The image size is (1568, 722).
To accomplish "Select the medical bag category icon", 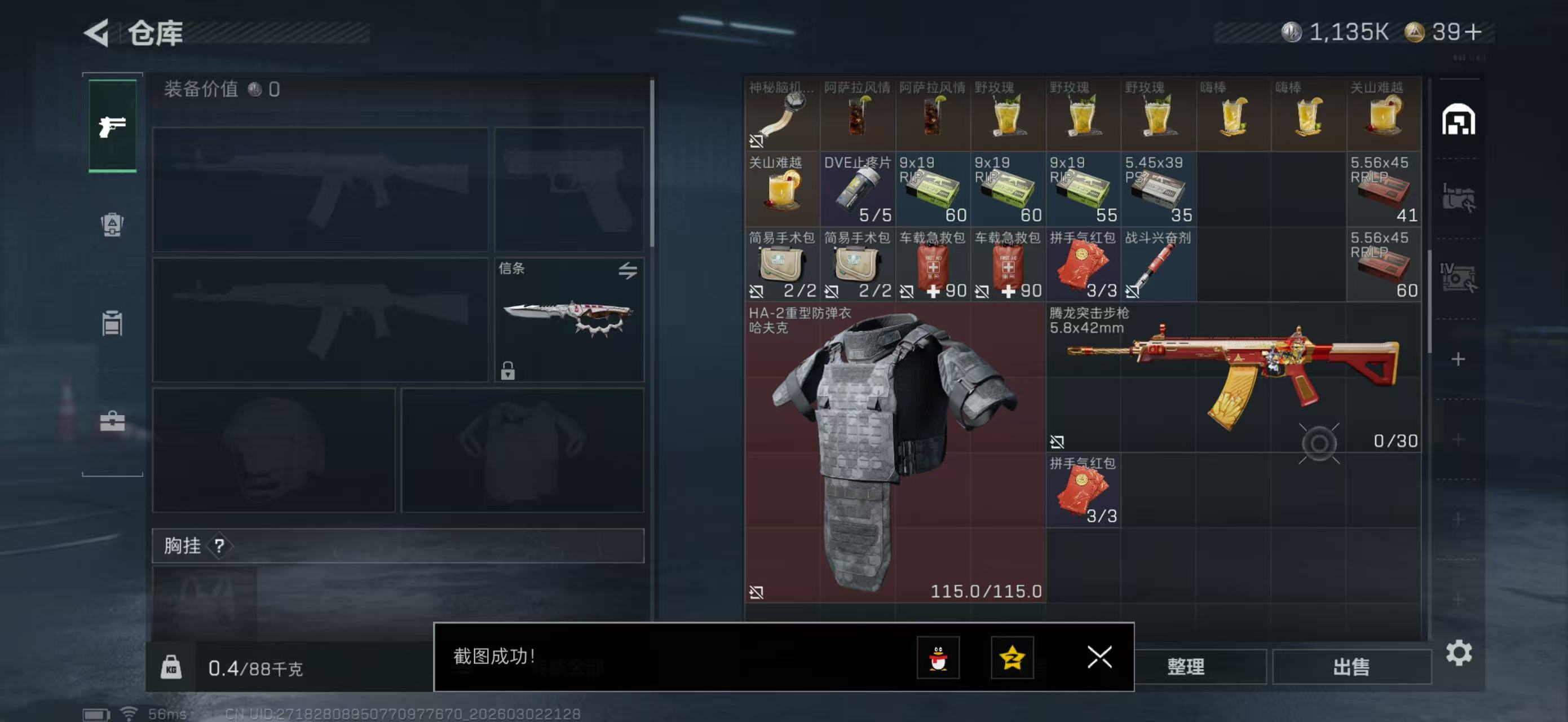I will (112, 225).
